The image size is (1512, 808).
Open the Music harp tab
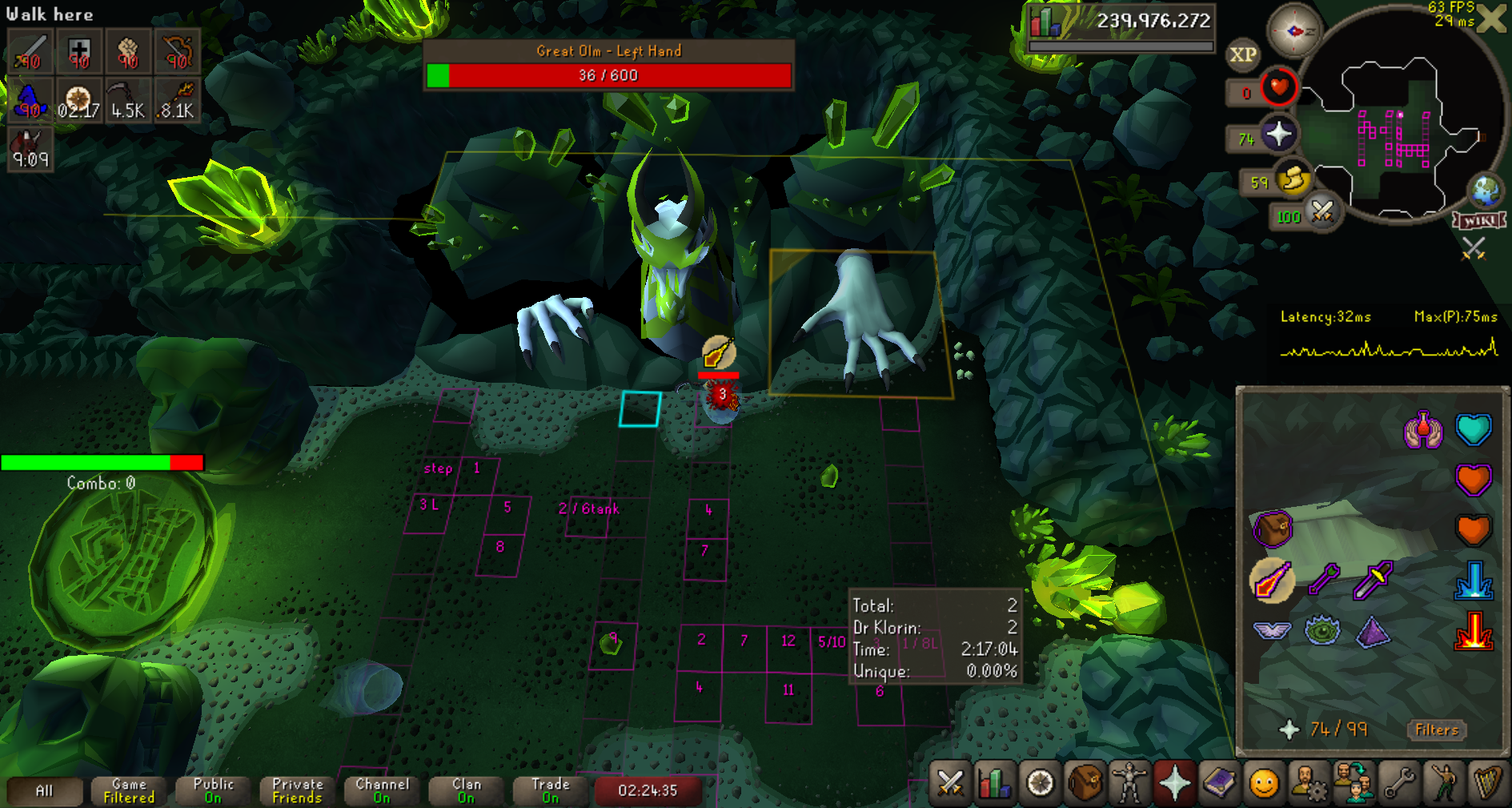tap(1487, 782)
